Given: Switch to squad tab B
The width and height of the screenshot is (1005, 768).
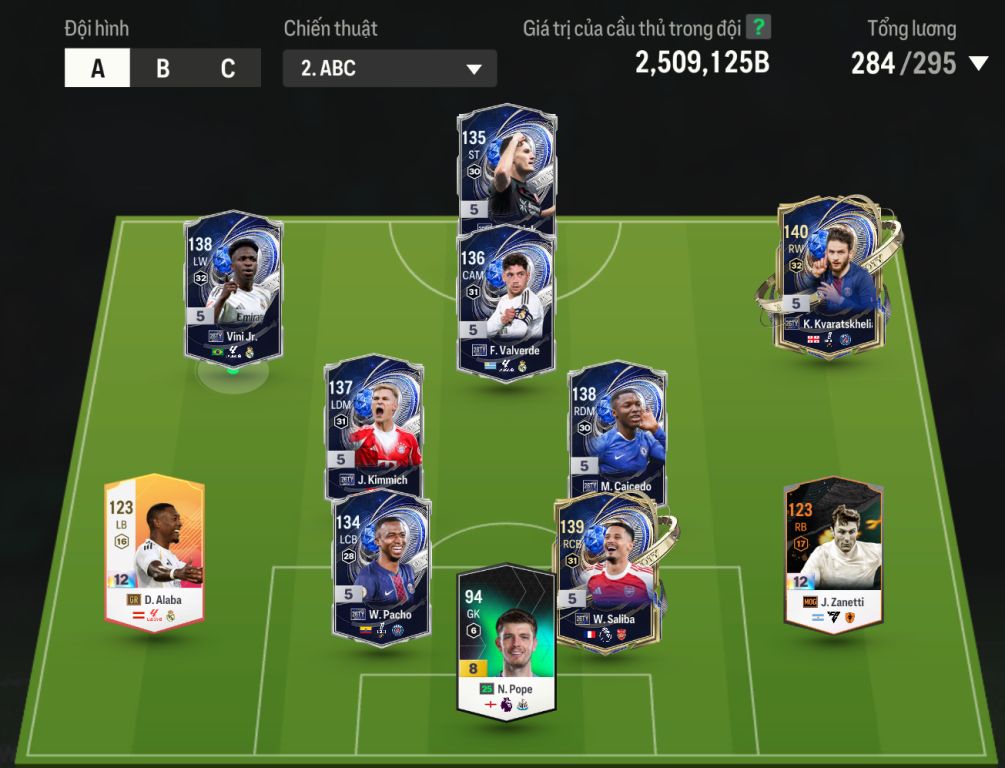Looking at the screenshot, I should click(162, 69).
